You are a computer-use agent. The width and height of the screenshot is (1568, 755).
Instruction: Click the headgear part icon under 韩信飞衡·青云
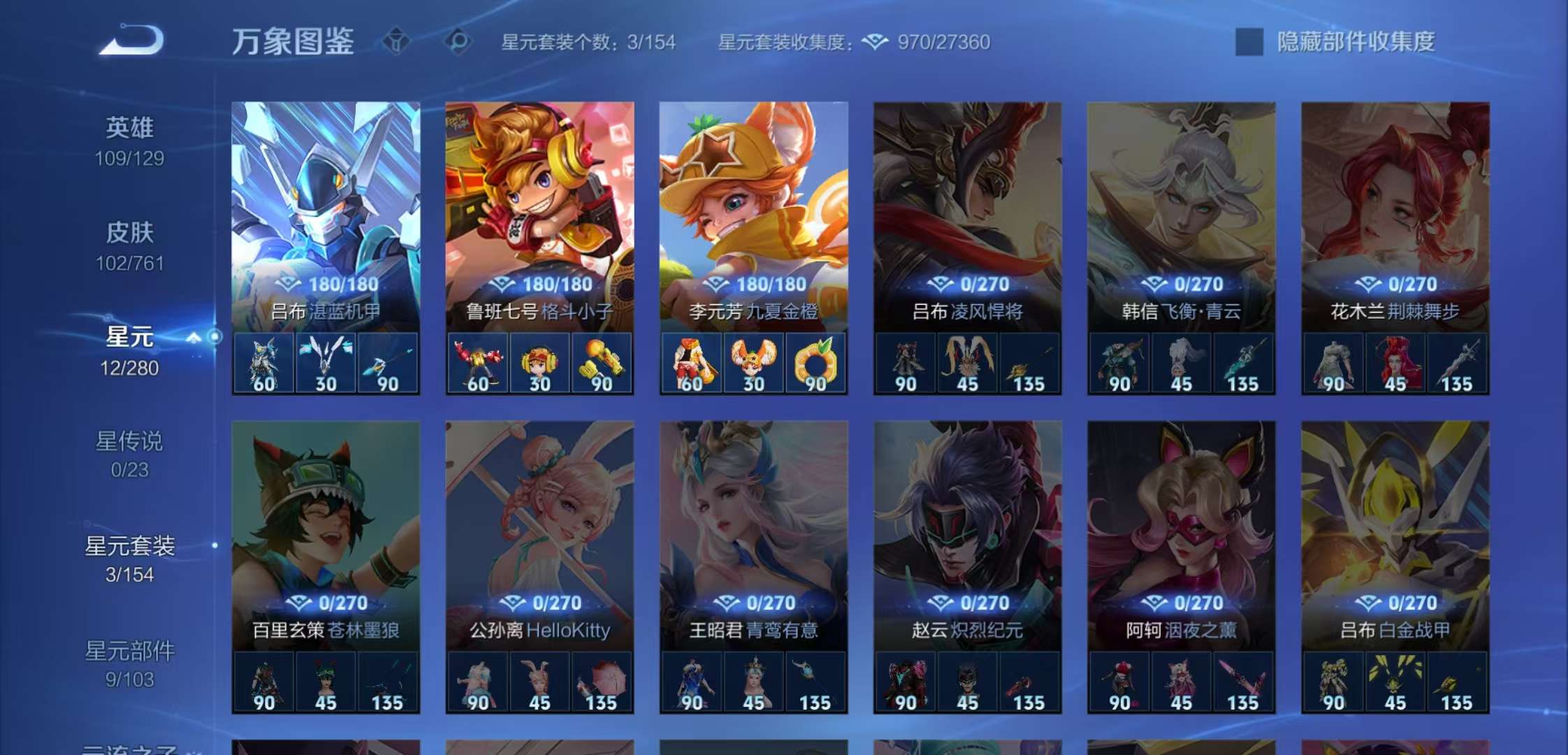(1181, 362)
